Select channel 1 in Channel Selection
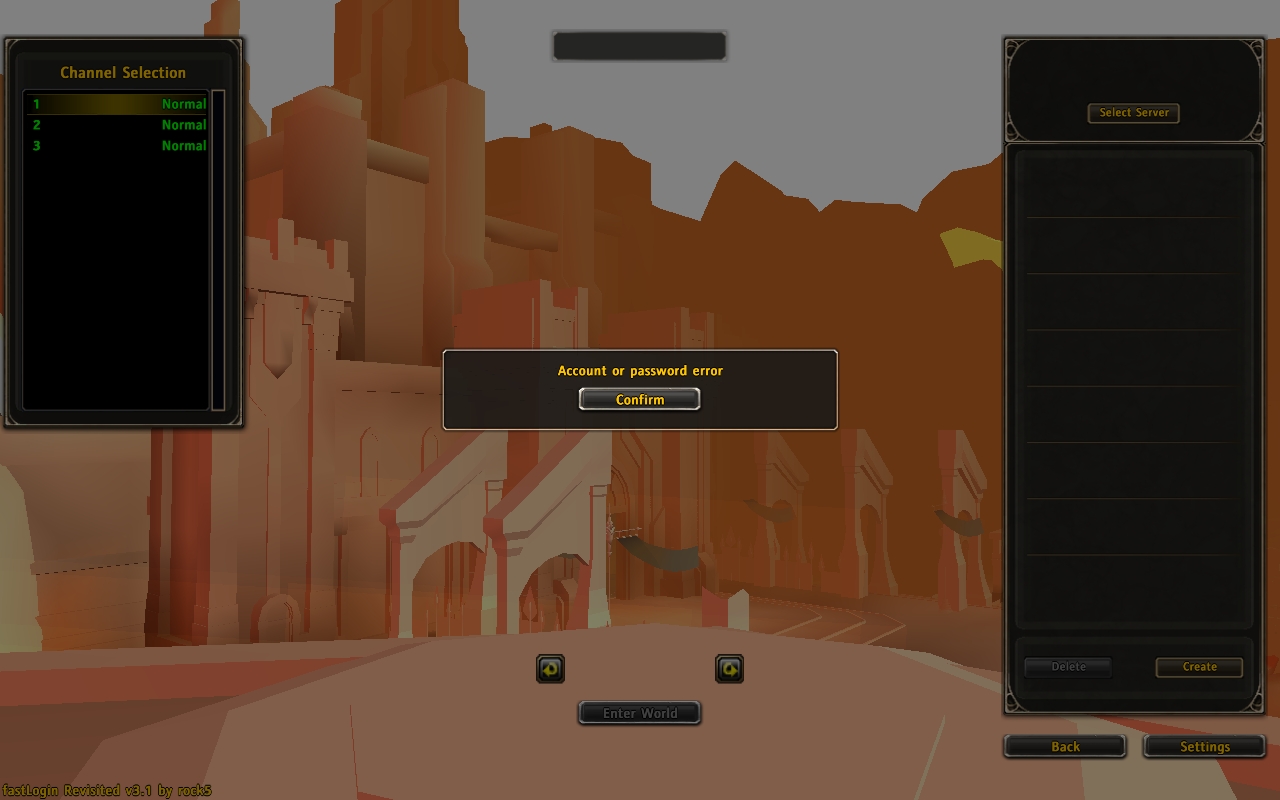The width and height of the screenshot is (1280, 800). [118, 104]
